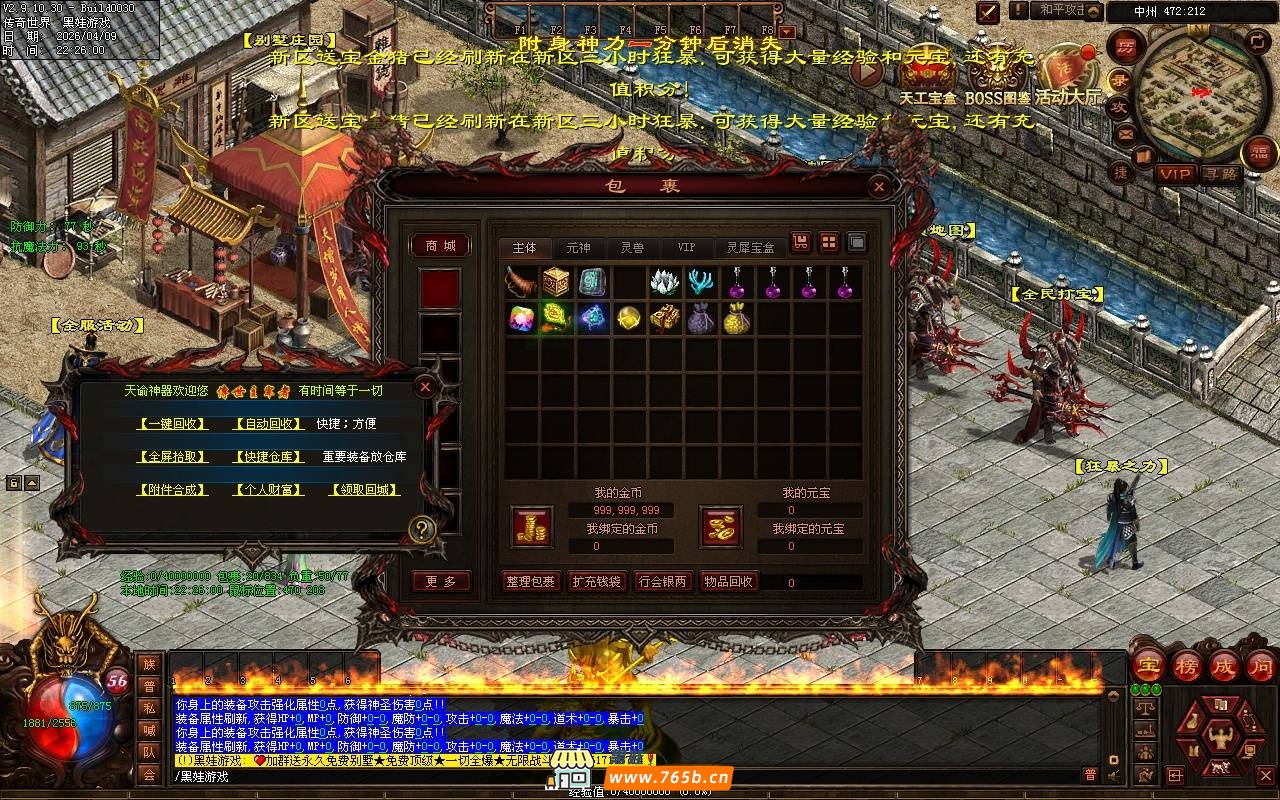This screenshot has height=800, width=1280.
Task: Open the 商城 shop from the bag
Action: [x=440, y=246]
